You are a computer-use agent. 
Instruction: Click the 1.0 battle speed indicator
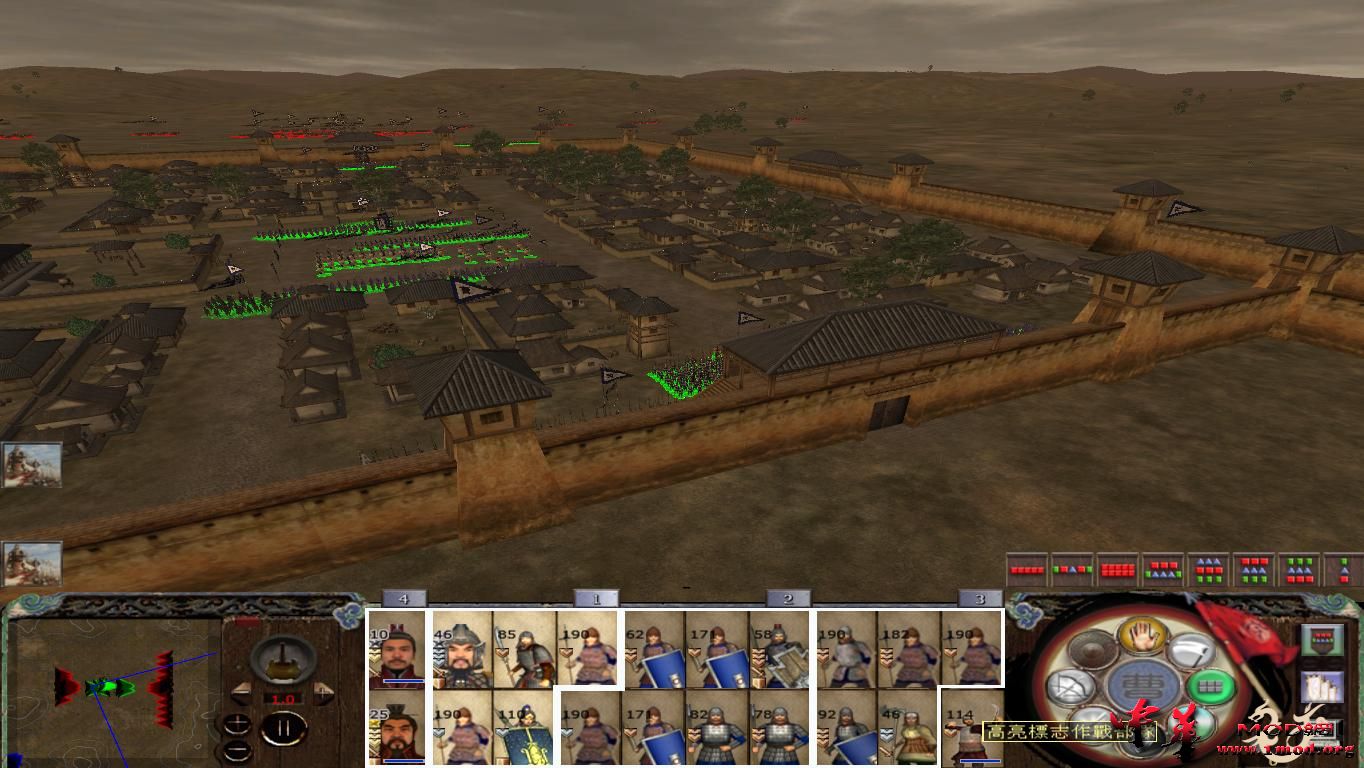pos(284,698)
